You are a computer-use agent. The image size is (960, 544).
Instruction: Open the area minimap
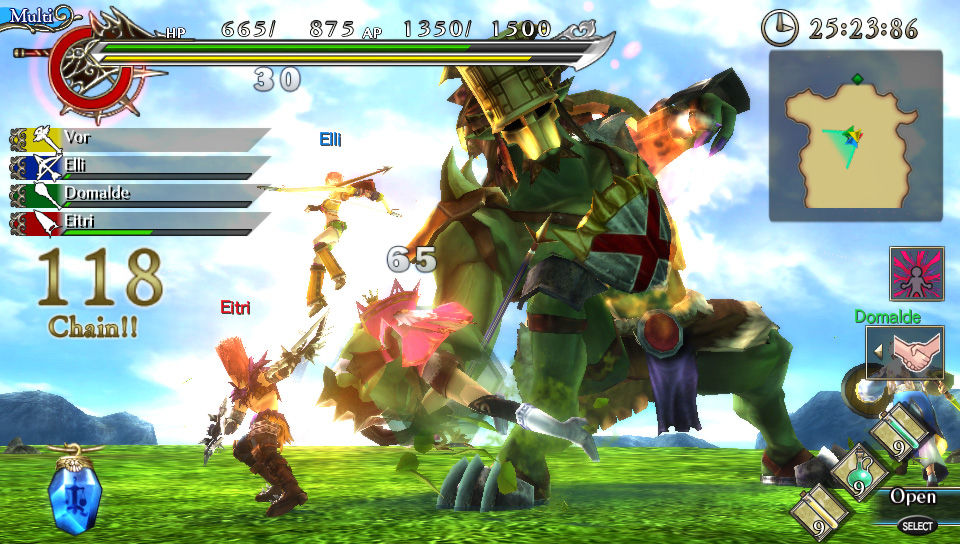point(855,135)
